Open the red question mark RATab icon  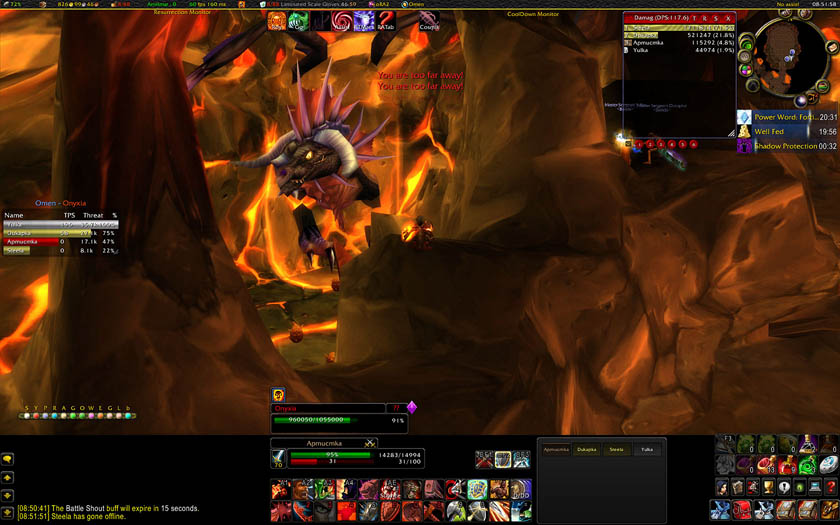[385, 20]
